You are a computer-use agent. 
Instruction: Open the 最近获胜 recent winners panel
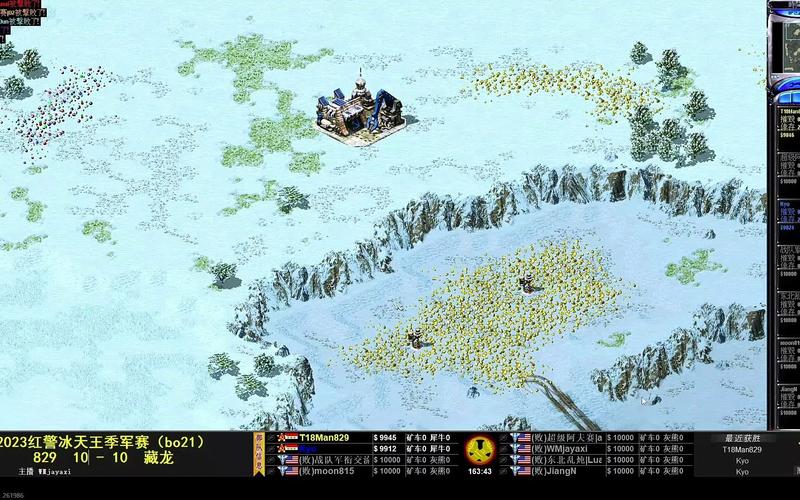pyautogui.click(x=741, y=438)
